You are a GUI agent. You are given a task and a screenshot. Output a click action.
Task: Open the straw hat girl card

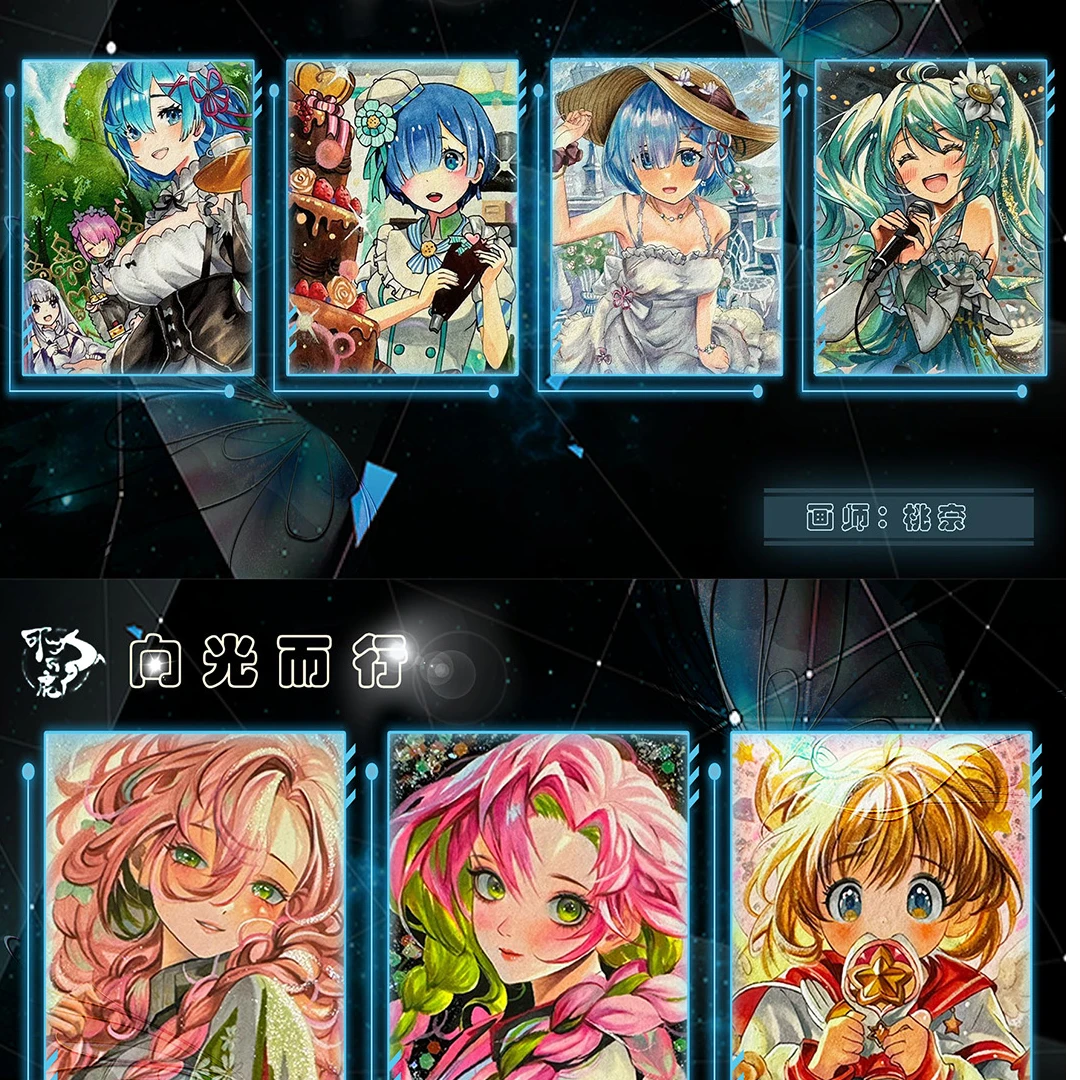(666, 217)
